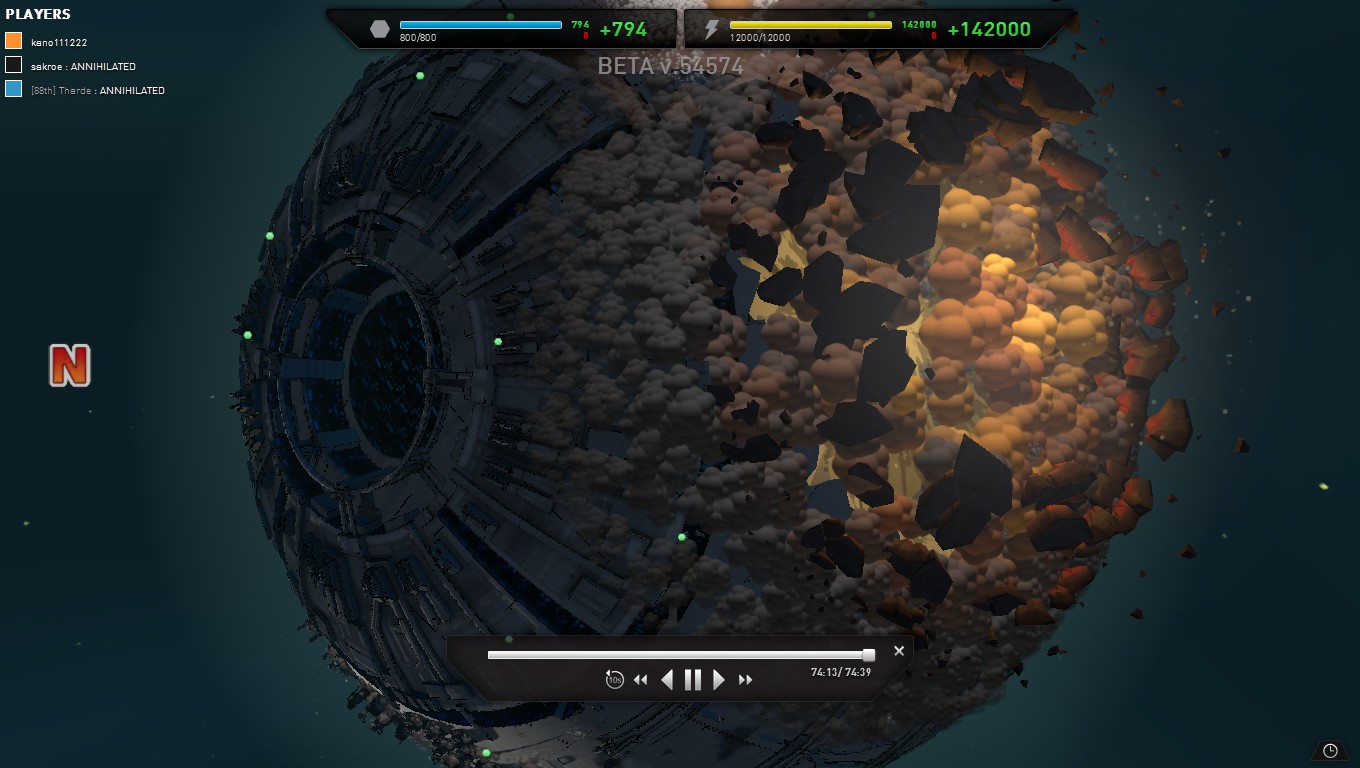Click the PLAYERS panel heading
The width and height of the screenshot is (1360, 768).
[x=37, y=13]
